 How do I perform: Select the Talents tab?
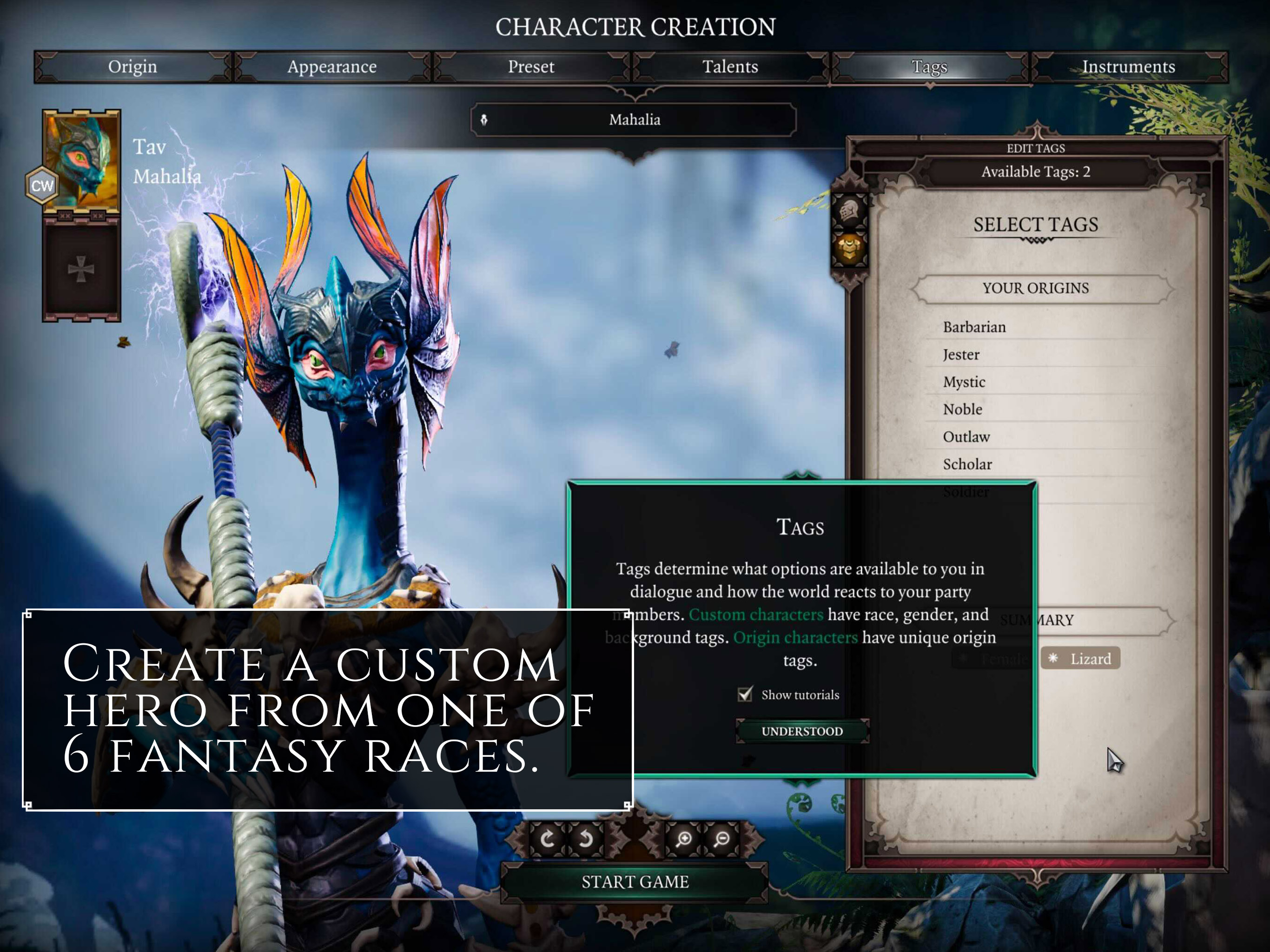click(x=730, y=66)
